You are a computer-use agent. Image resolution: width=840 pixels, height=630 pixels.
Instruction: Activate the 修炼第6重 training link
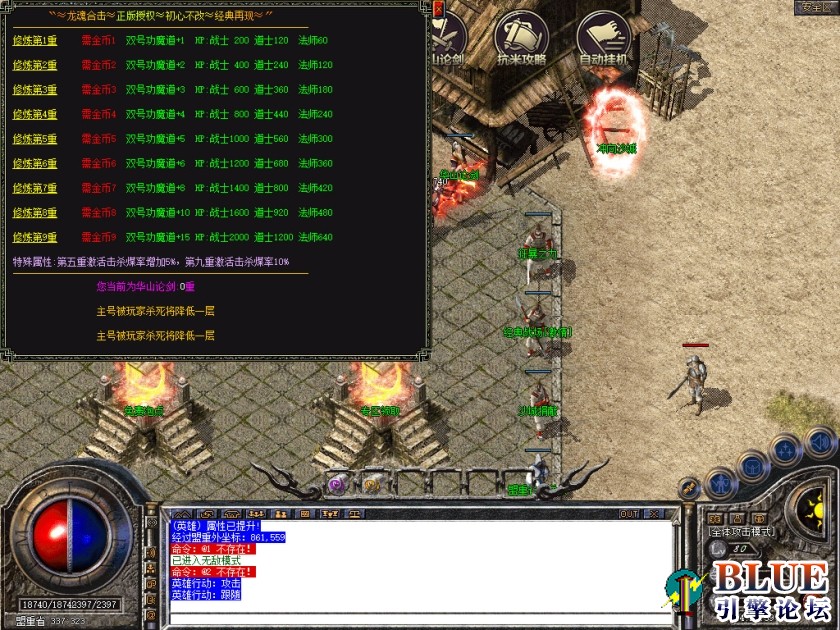tap(35, 163)
